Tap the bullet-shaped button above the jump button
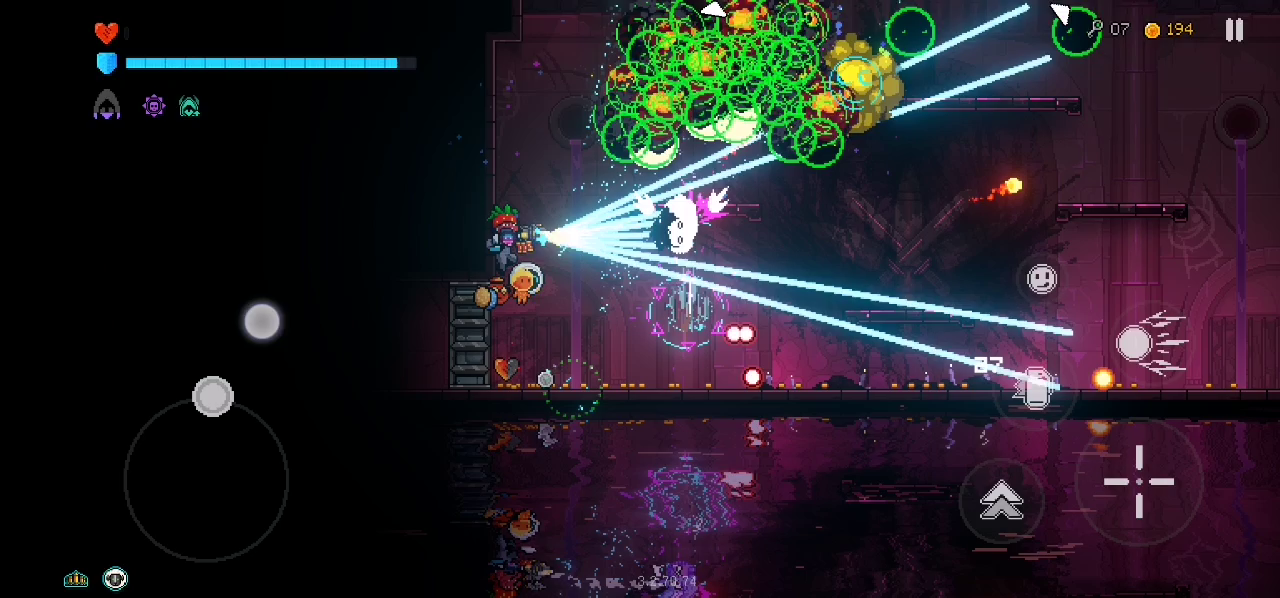 pos(1035,387)
